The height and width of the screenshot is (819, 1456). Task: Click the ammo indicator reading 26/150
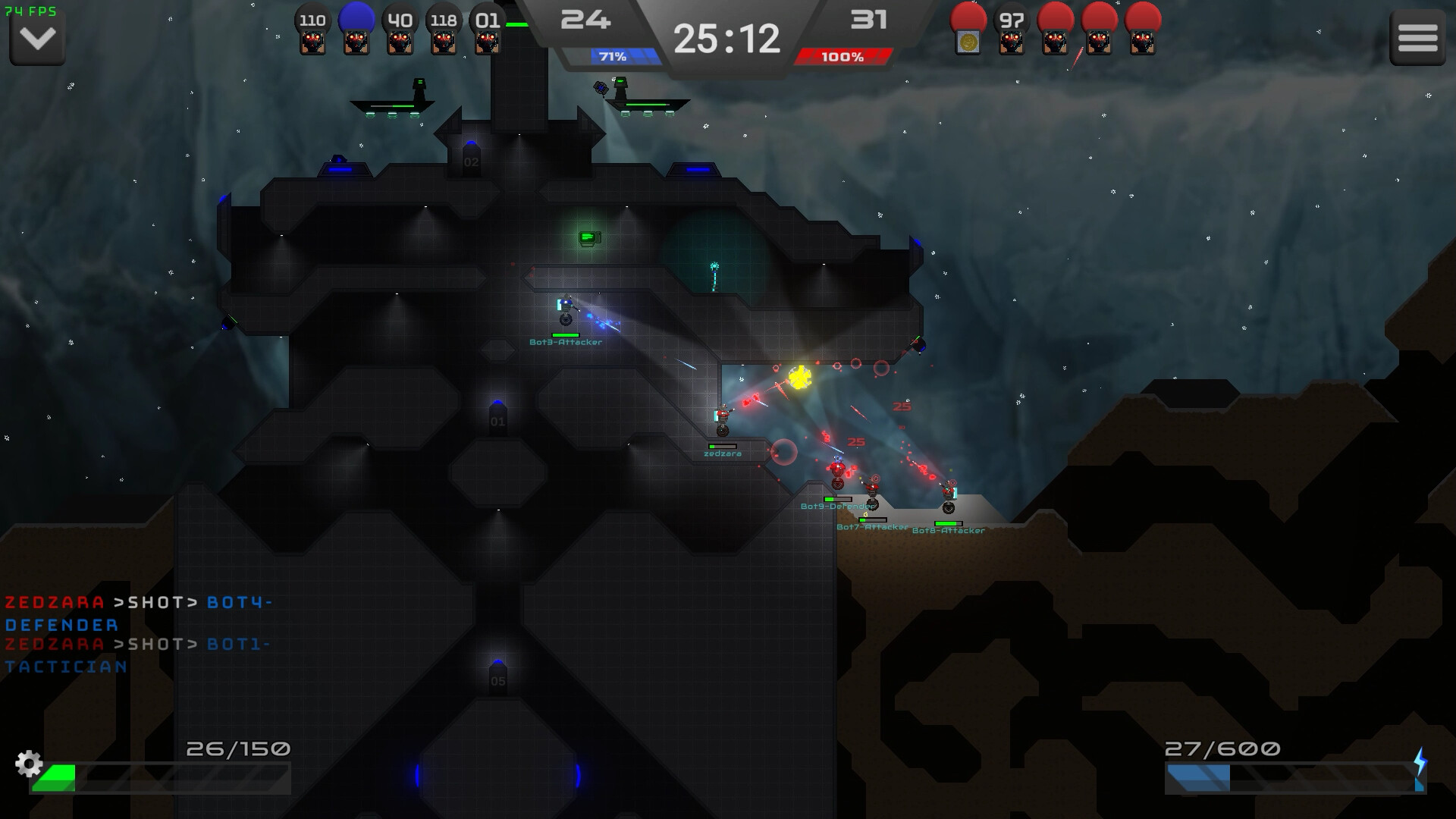click(235, 748)
